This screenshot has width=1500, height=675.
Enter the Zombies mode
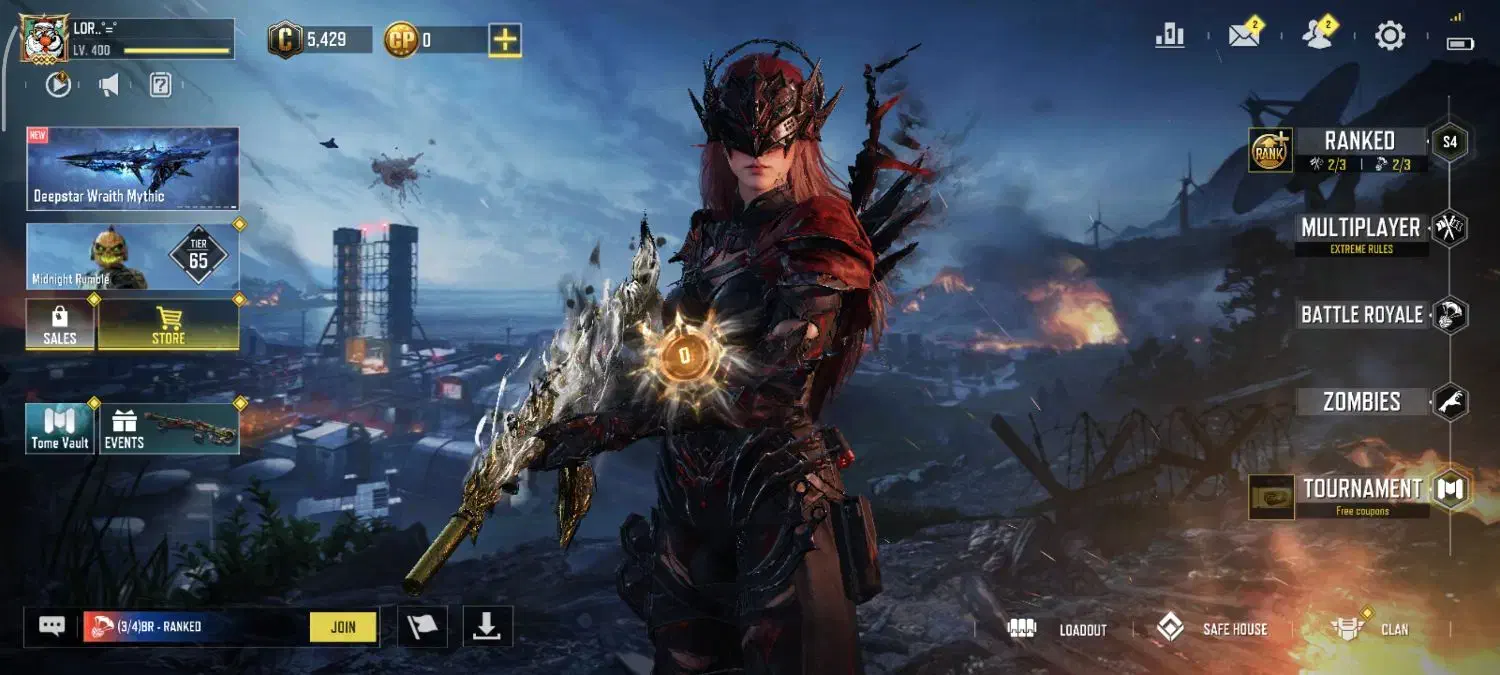coord(1361,402)
